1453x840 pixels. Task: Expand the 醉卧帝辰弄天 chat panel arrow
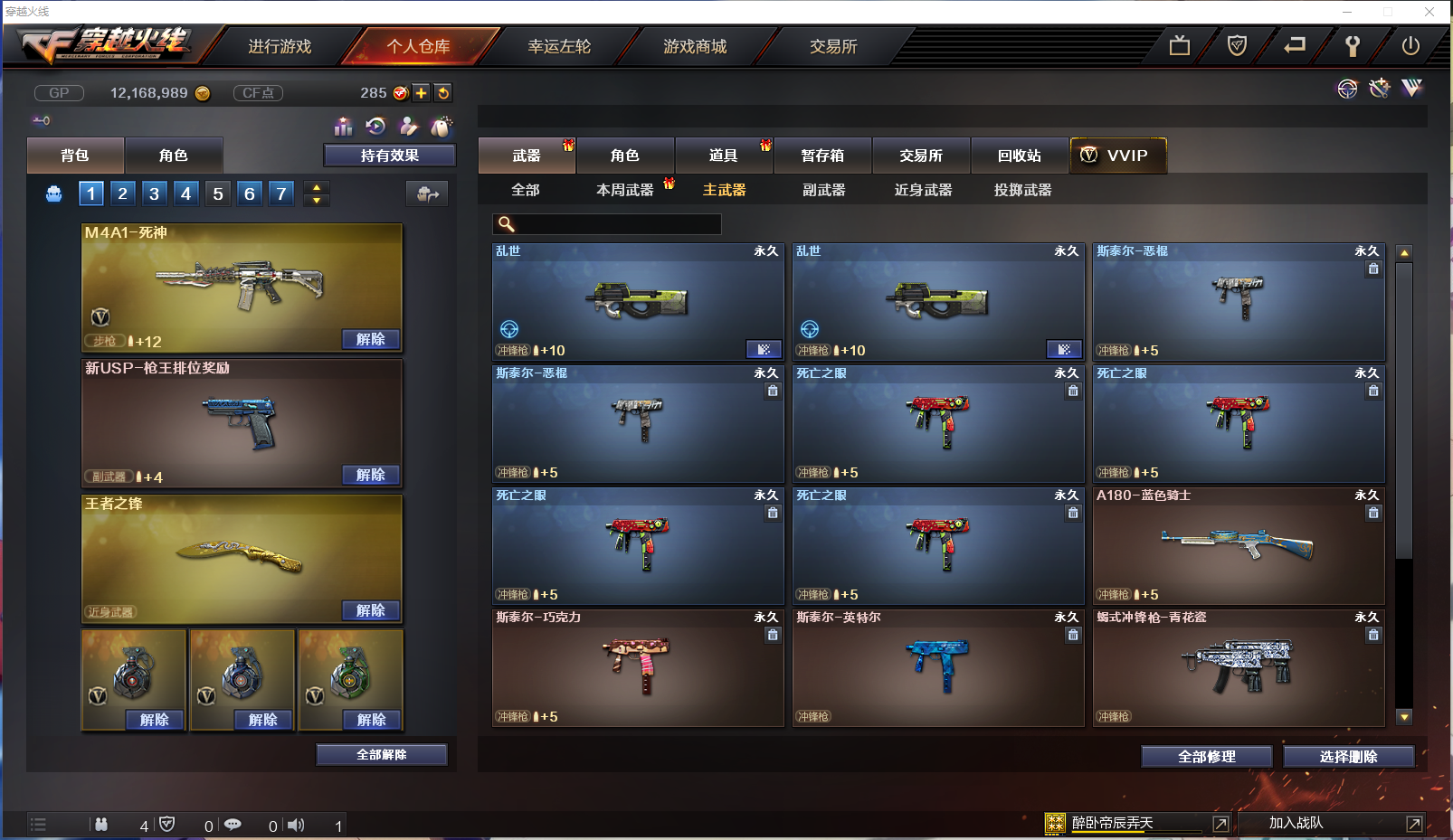coord(1220,824)
